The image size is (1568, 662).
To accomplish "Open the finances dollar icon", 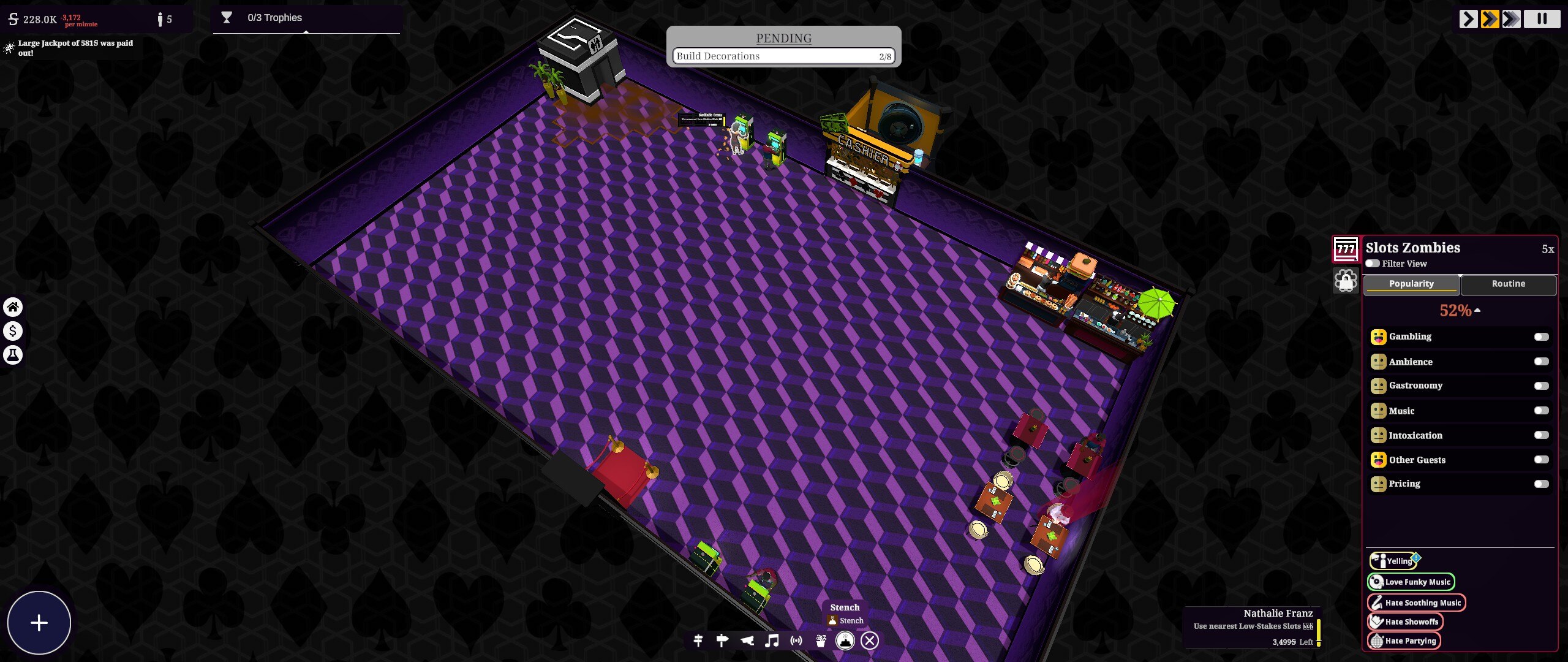I will tap(13, 331).
